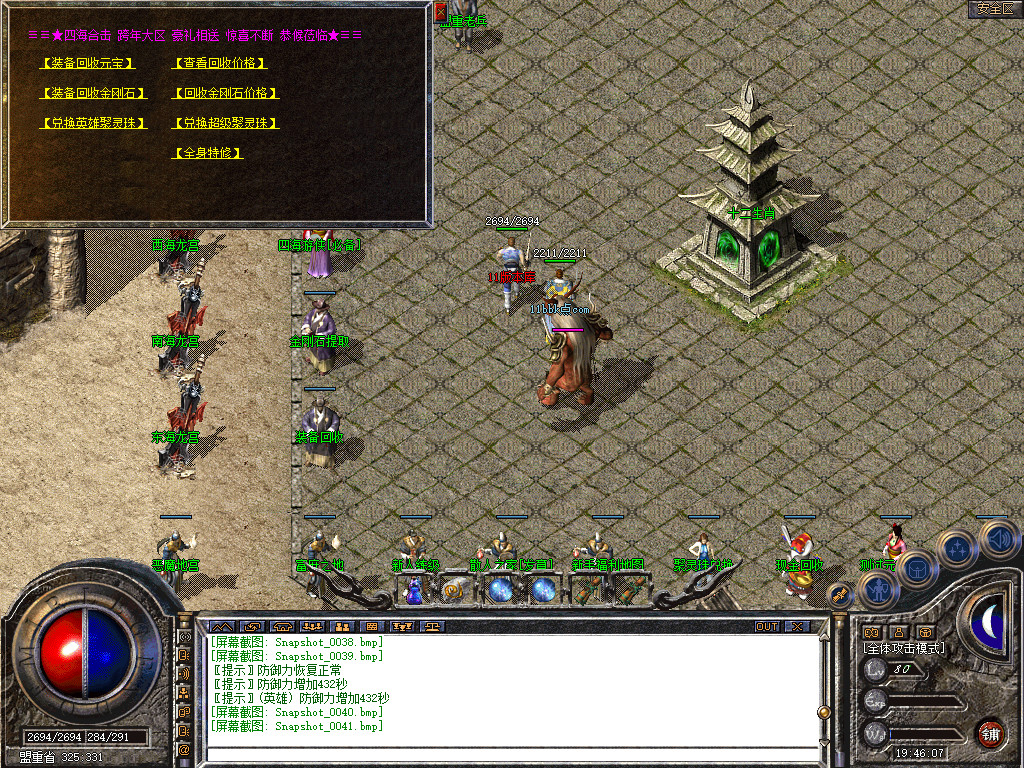Choose the 兑换超级聚灵珠 option
Viewport: 1024px width, 768px height.
tap(225, 123)
